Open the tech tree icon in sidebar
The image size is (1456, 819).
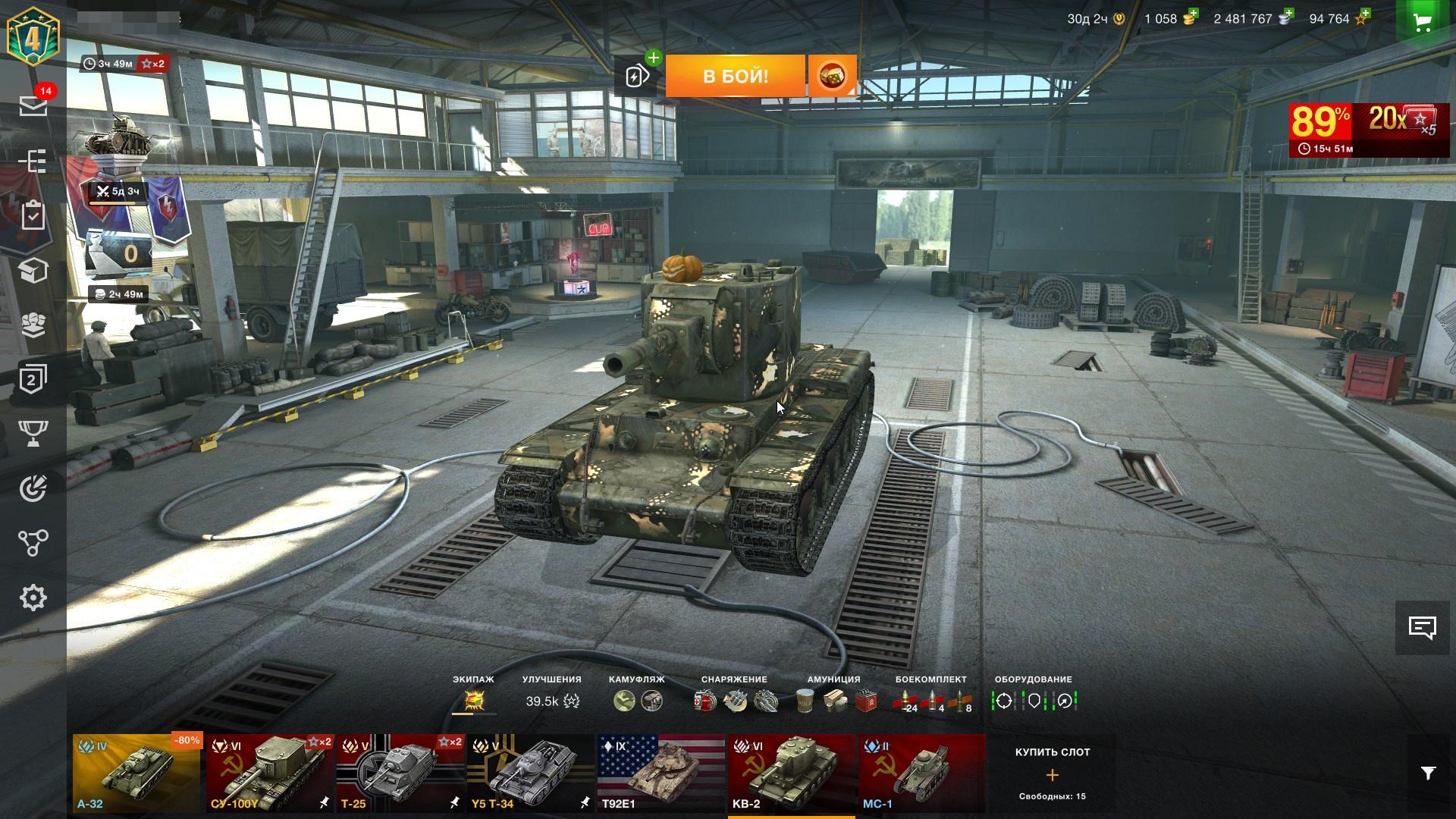[33, 161]
